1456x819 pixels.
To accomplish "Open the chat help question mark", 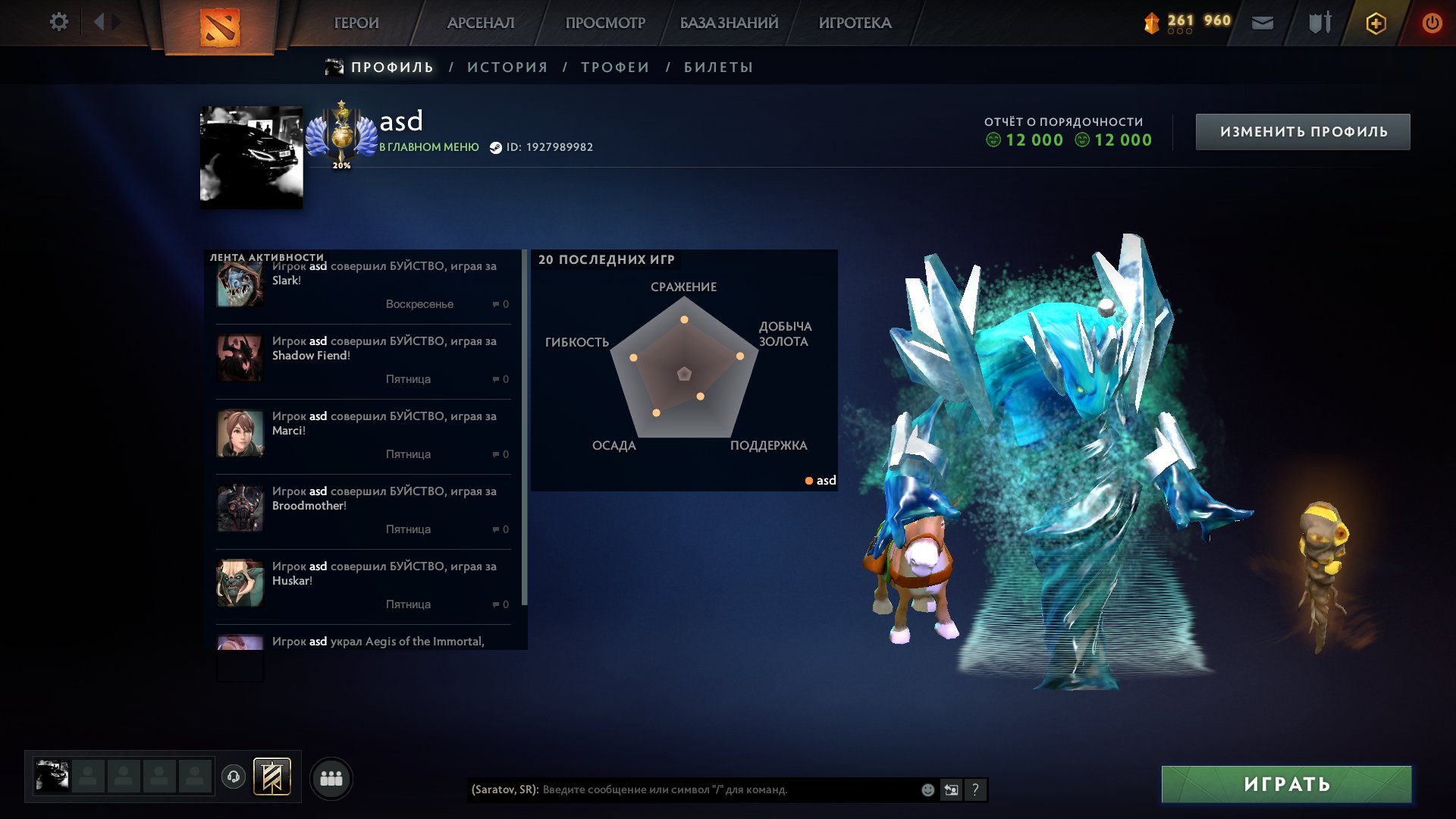I will [974, 789].
